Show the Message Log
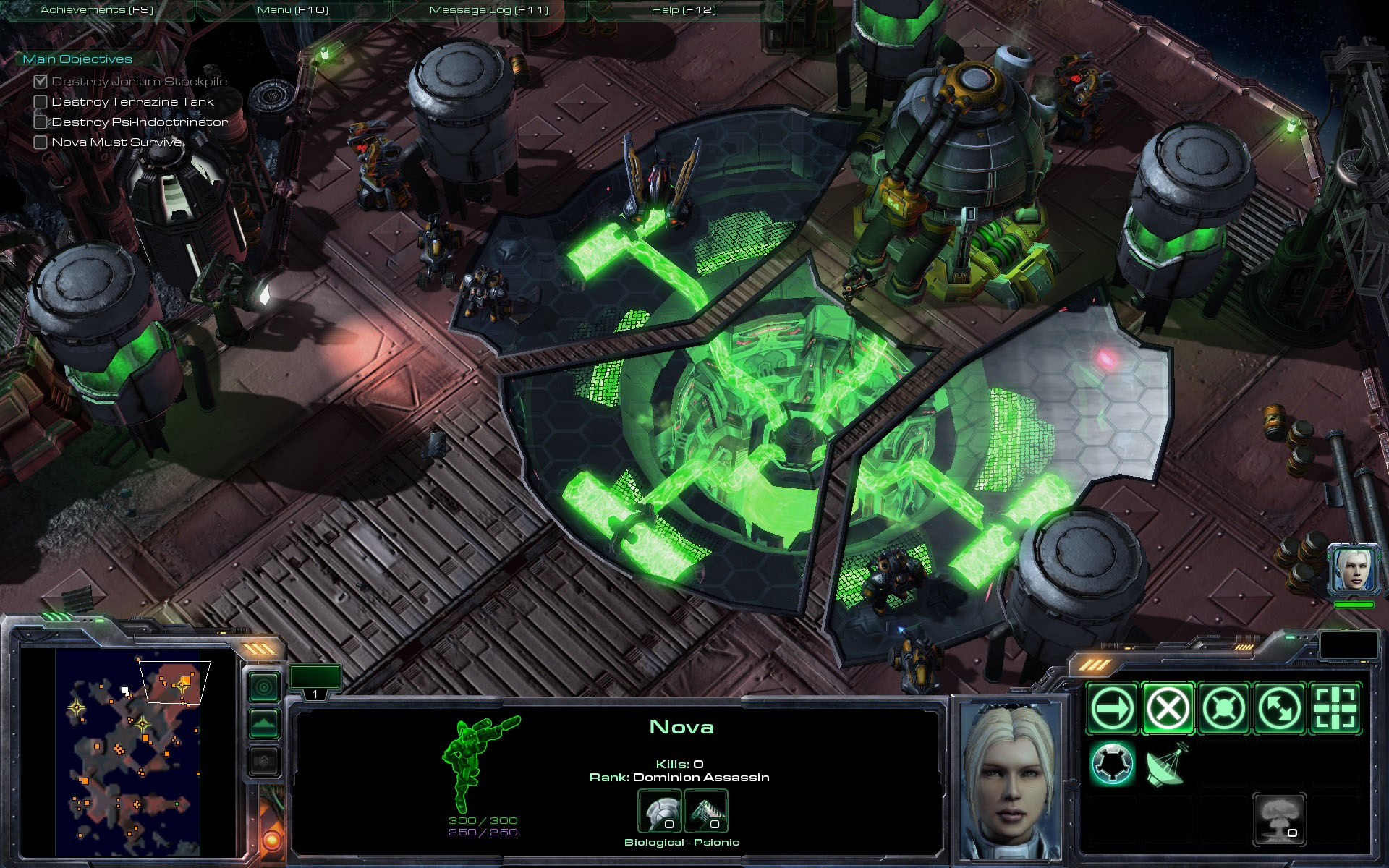 [488, 10]
